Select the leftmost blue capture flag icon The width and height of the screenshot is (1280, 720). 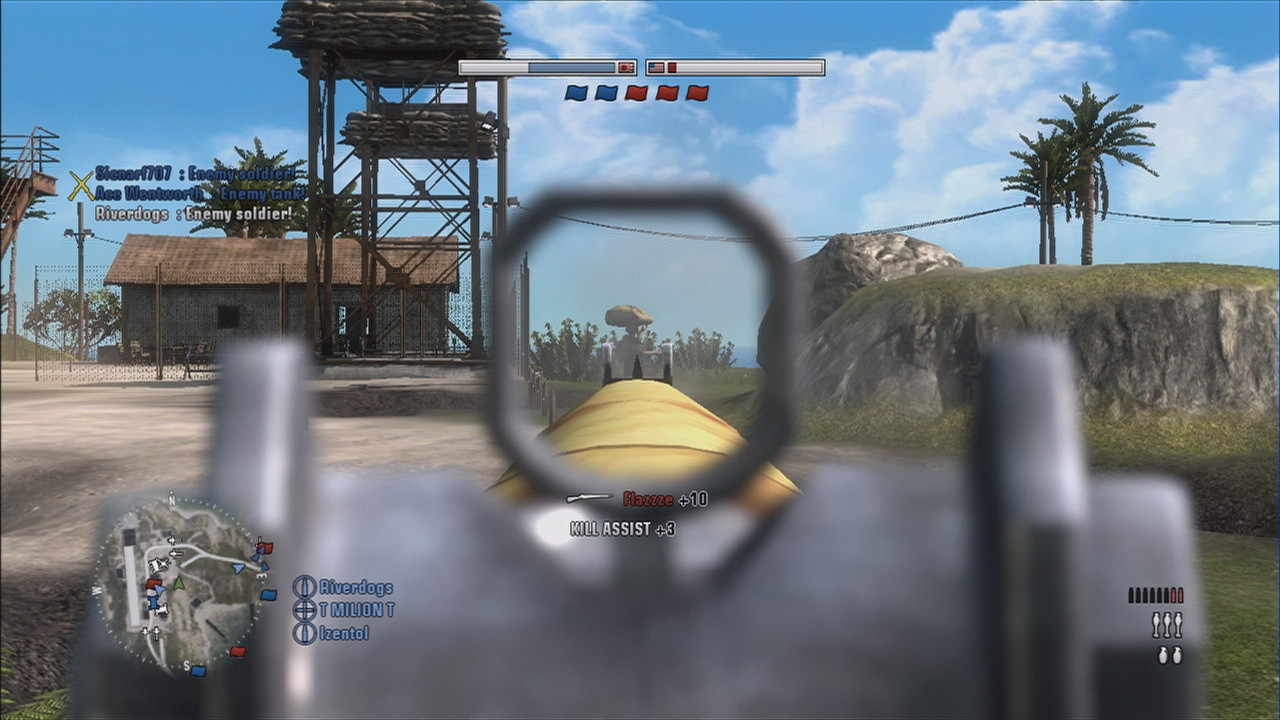click(x=576, y=93)
